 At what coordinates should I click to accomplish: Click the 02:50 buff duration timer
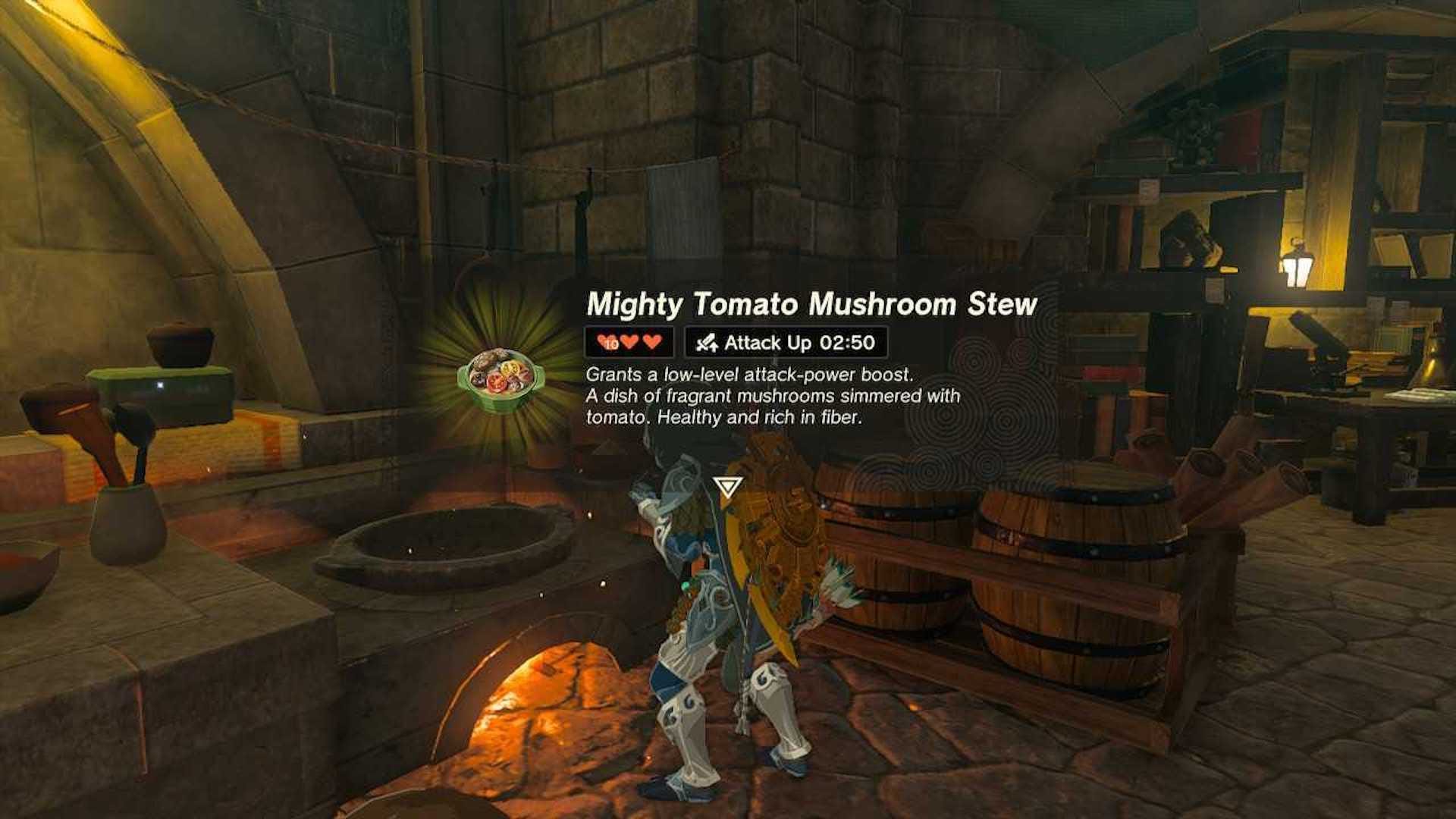[x=846, y=343]
